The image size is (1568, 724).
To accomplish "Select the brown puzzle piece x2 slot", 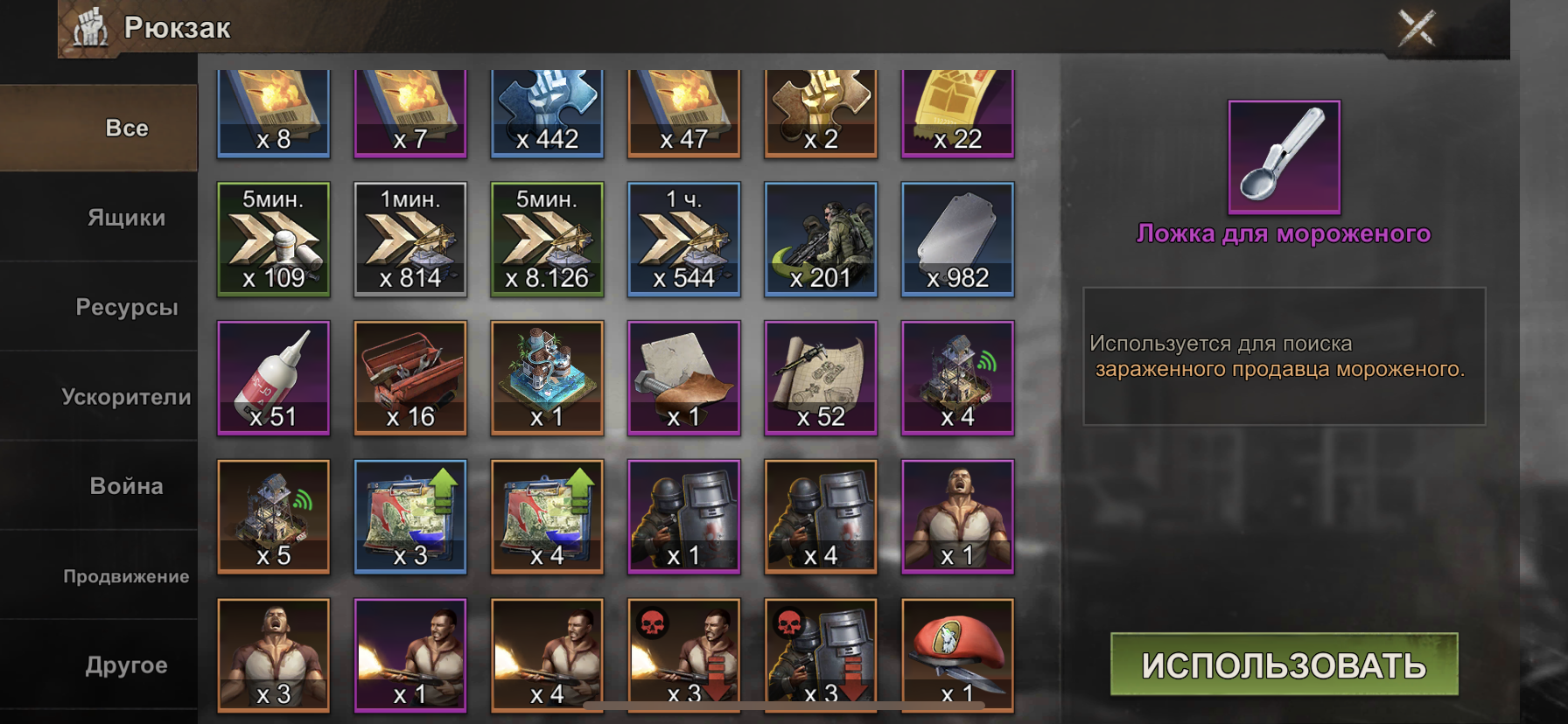I will coord(820,112).
